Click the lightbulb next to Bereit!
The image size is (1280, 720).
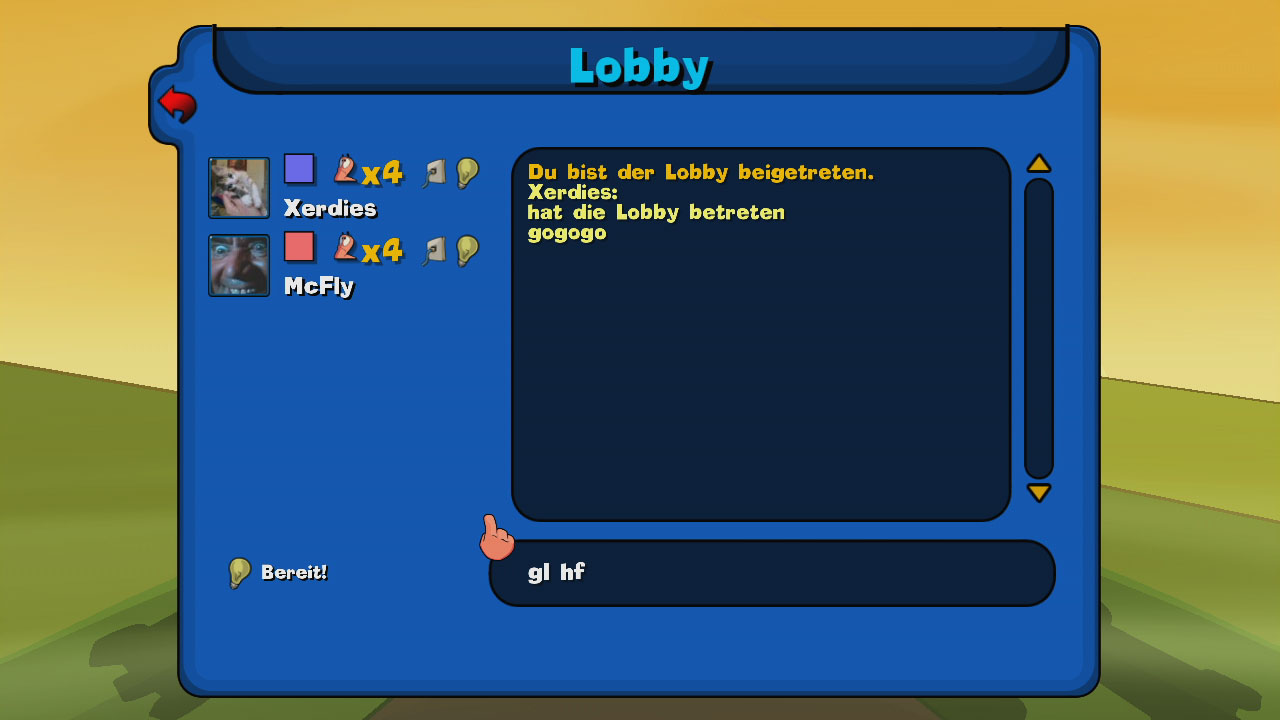tap(239, 572)
